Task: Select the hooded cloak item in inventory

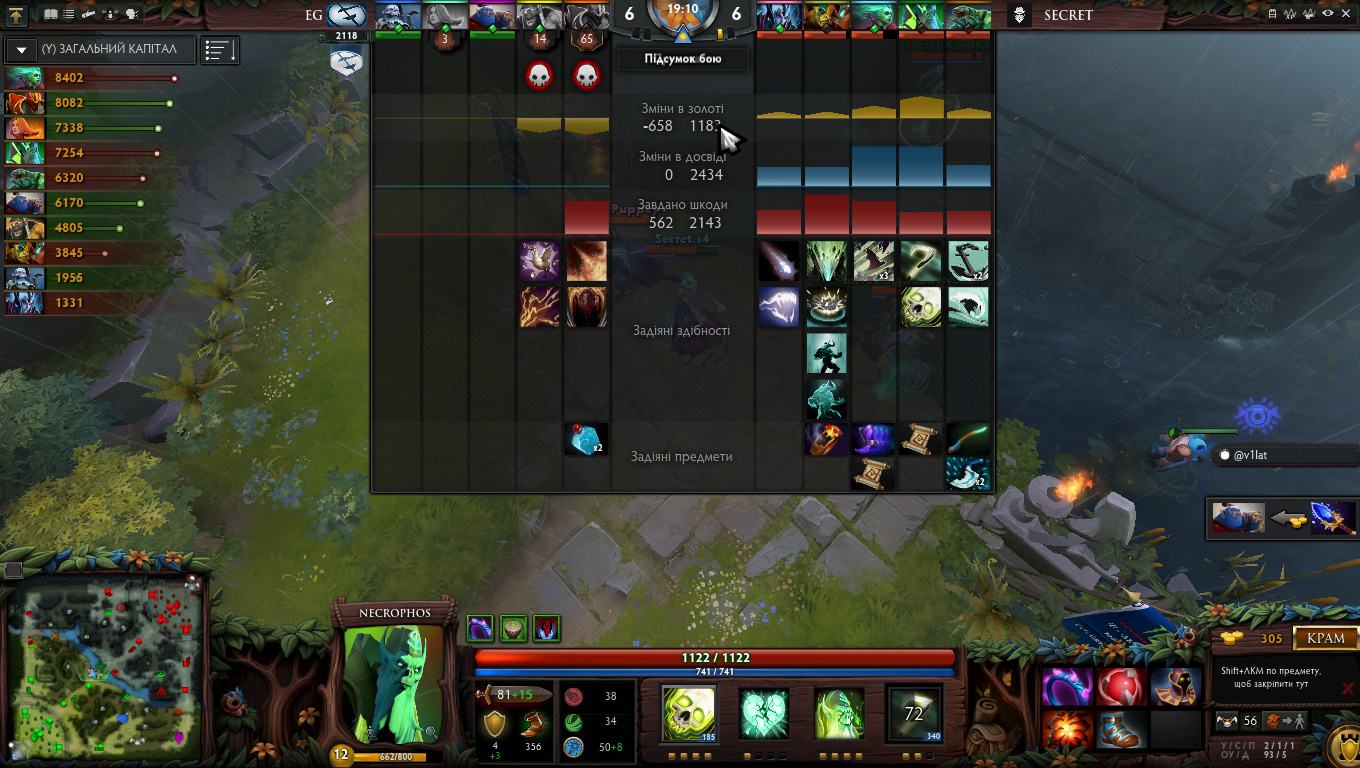Action: pos(1175,687)
